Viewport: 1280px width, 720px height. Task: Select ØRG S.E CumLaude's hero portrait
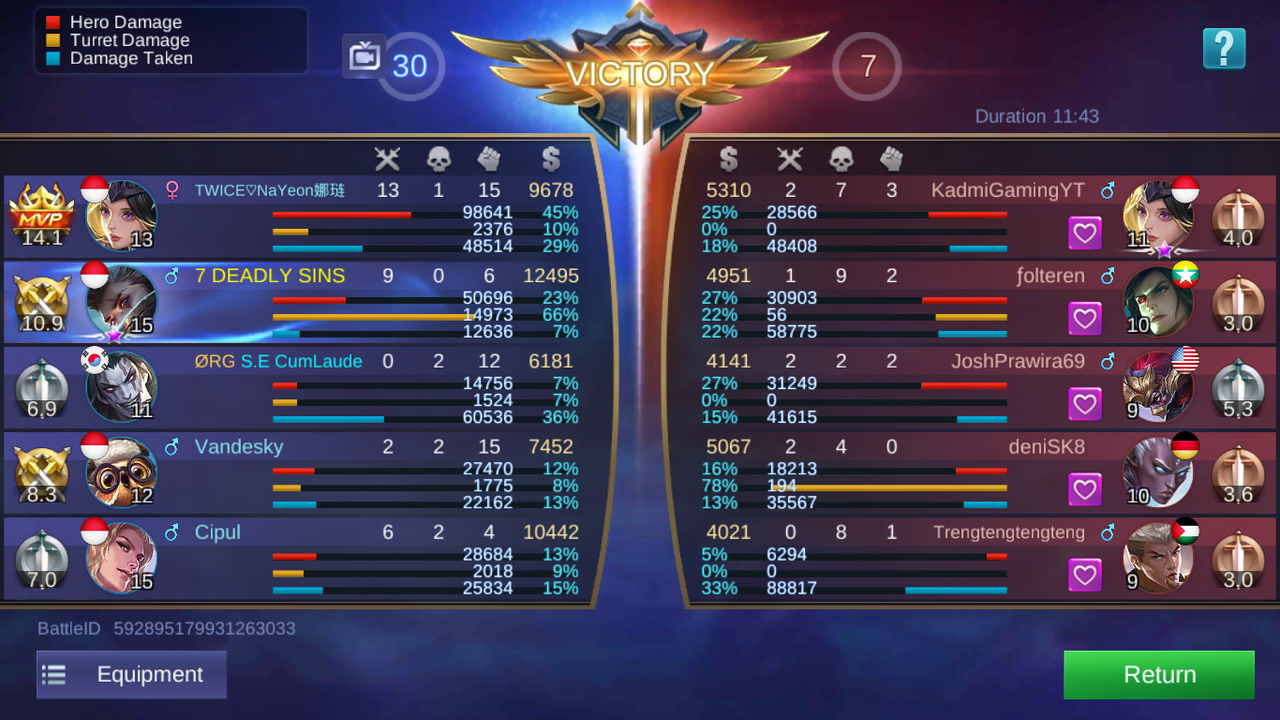[x=121, y=386]
